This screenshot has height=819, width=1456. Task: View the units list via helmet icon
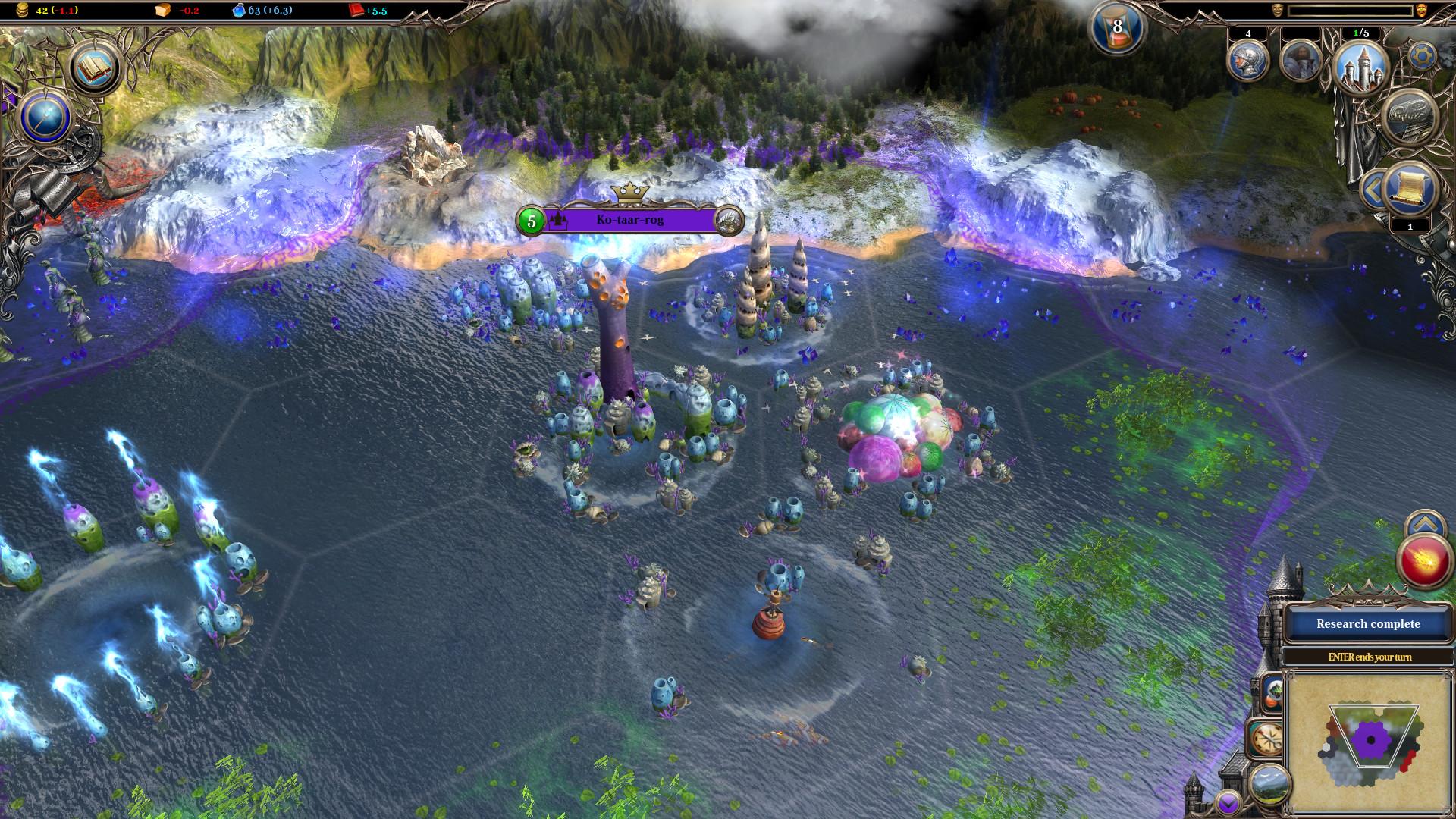point(1248,61)
